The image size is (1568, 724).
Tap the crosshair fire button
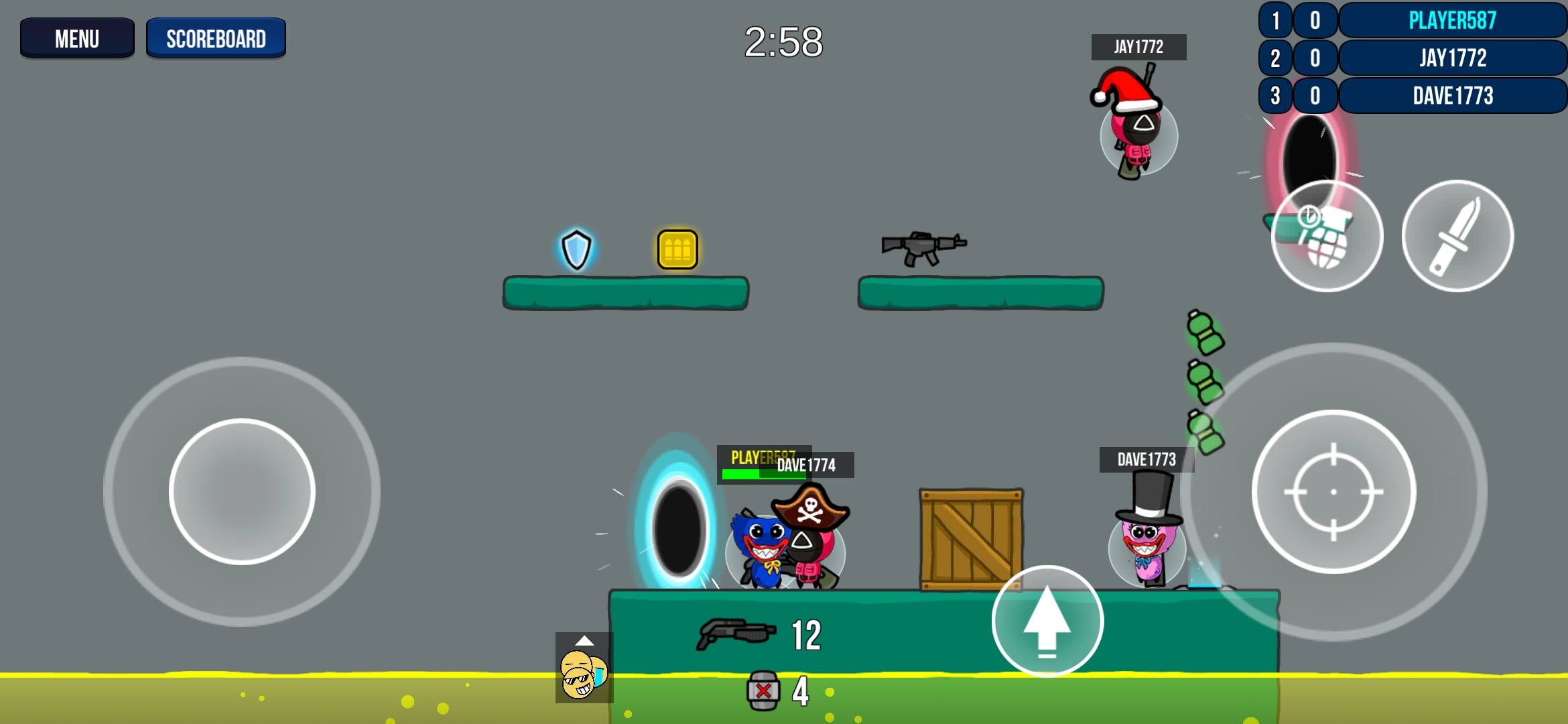pyautogui.click(x=1333, y=491)
